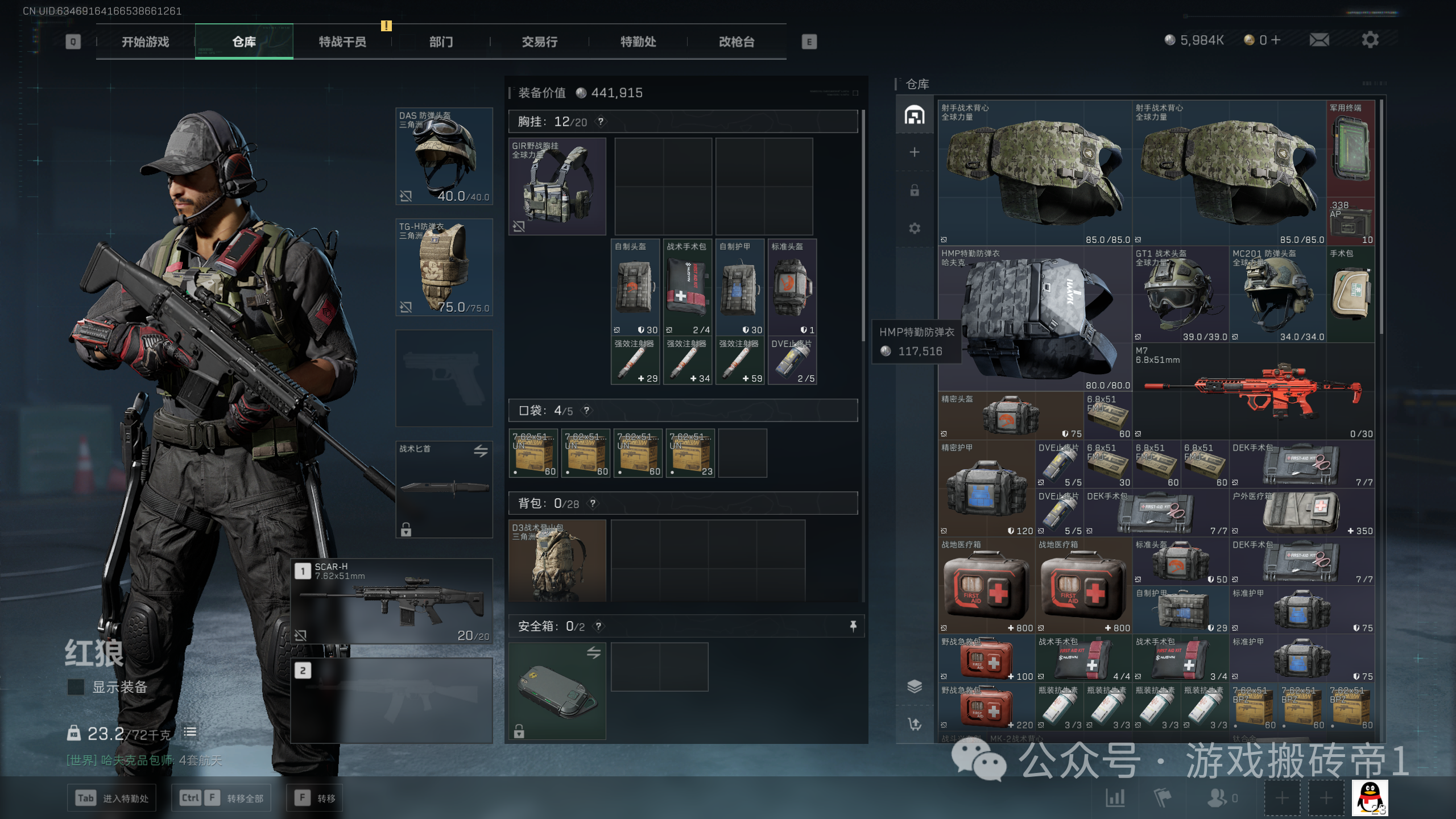Switch to the 开始游戏 tab
Screen dimensions: 1456x819
coord(146,42)
